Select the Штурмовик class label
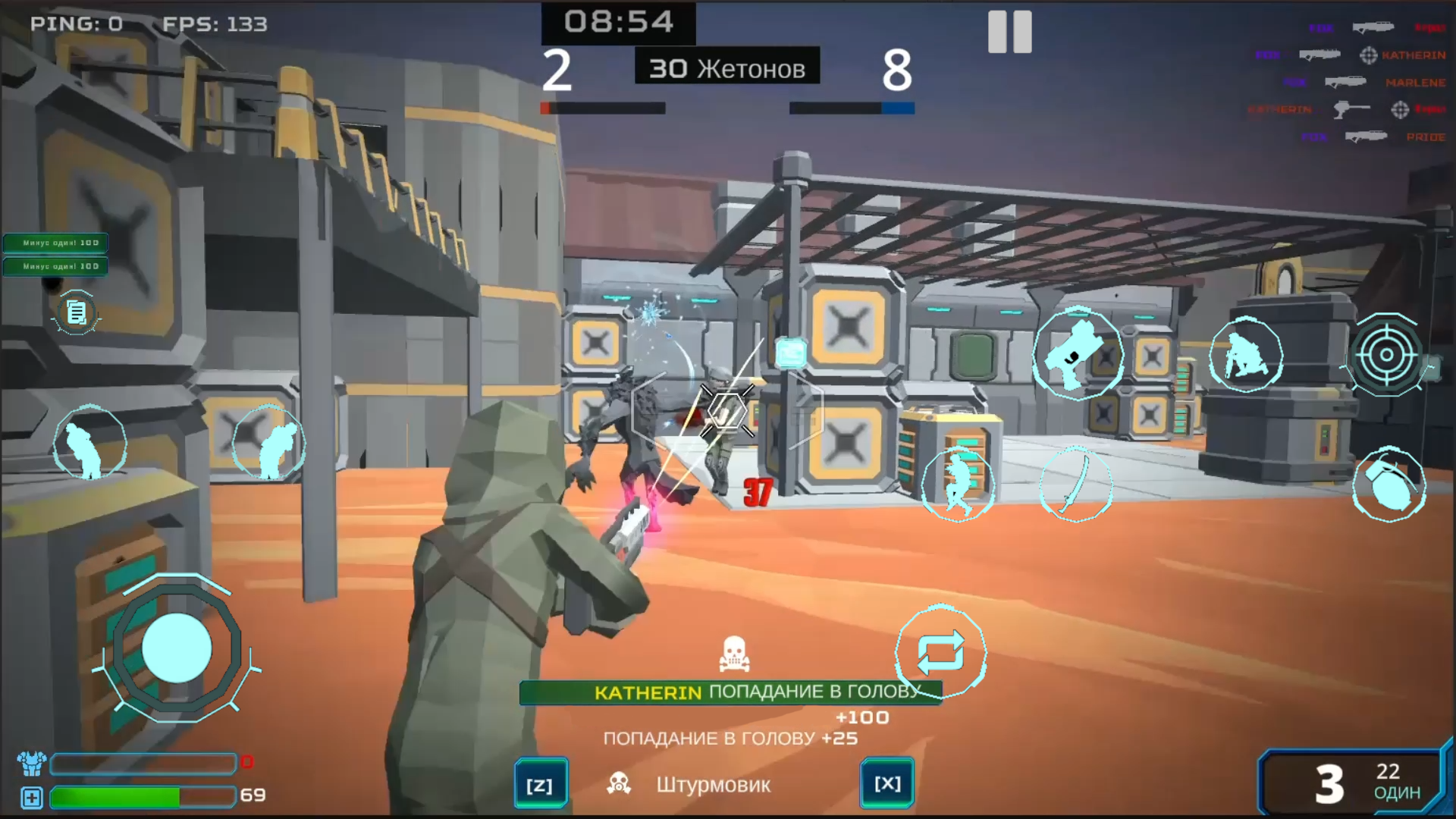1456x819 pixels. [x=714, y=785]
